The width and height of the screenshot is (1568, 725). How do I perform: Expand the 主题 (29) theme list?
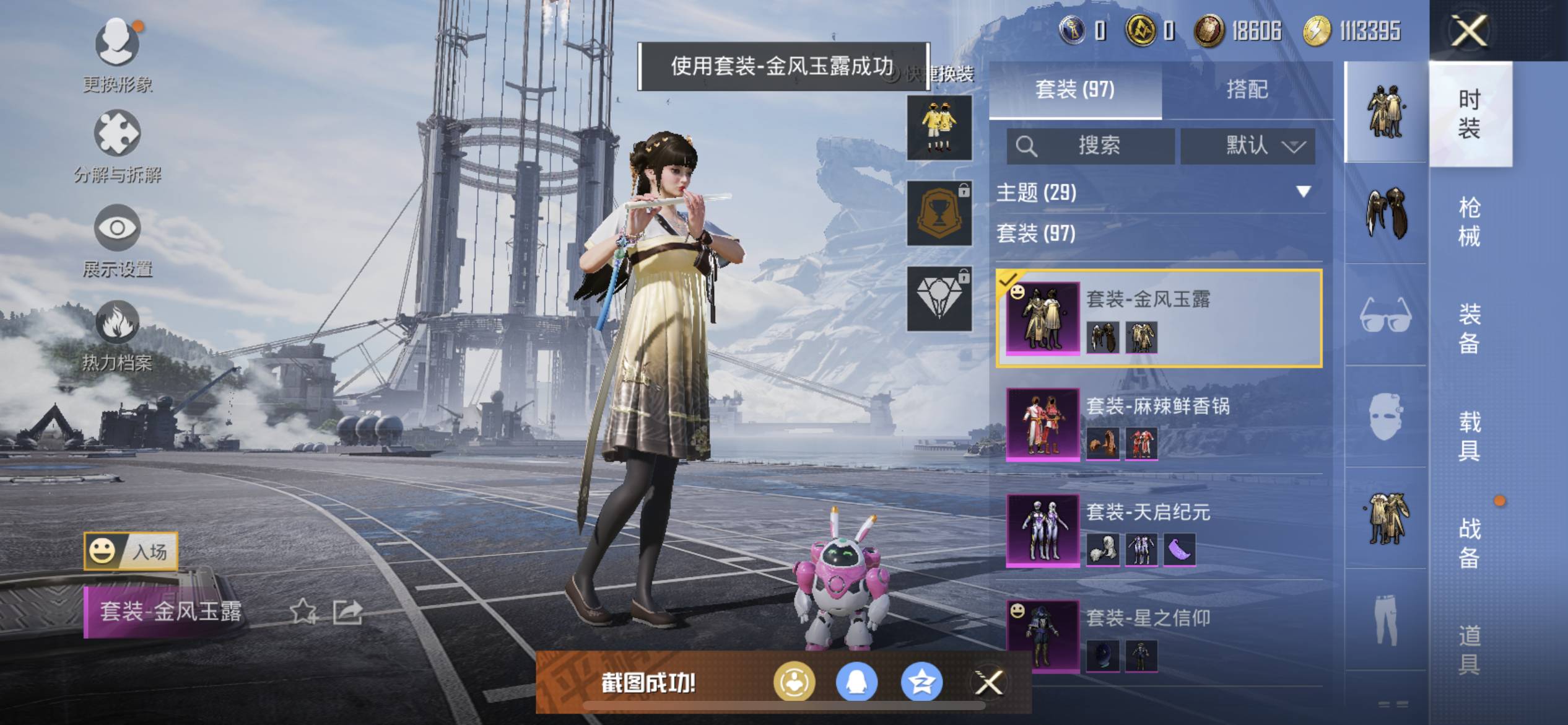pyautogui.click(x=1156, y=192)
